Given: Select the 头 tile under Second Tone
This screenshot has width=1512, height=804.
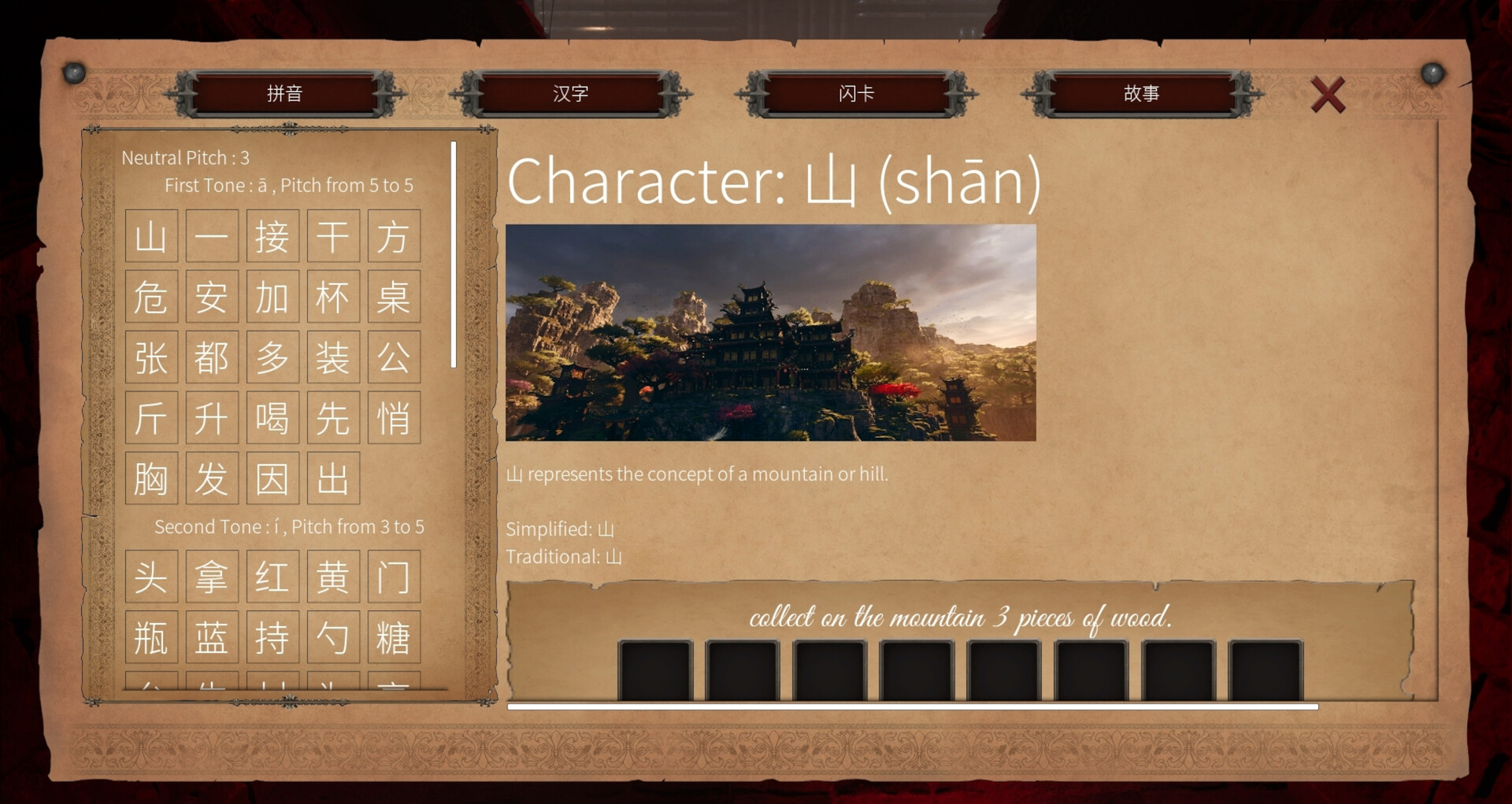Looking at the screenshot, I should point(150,576).
